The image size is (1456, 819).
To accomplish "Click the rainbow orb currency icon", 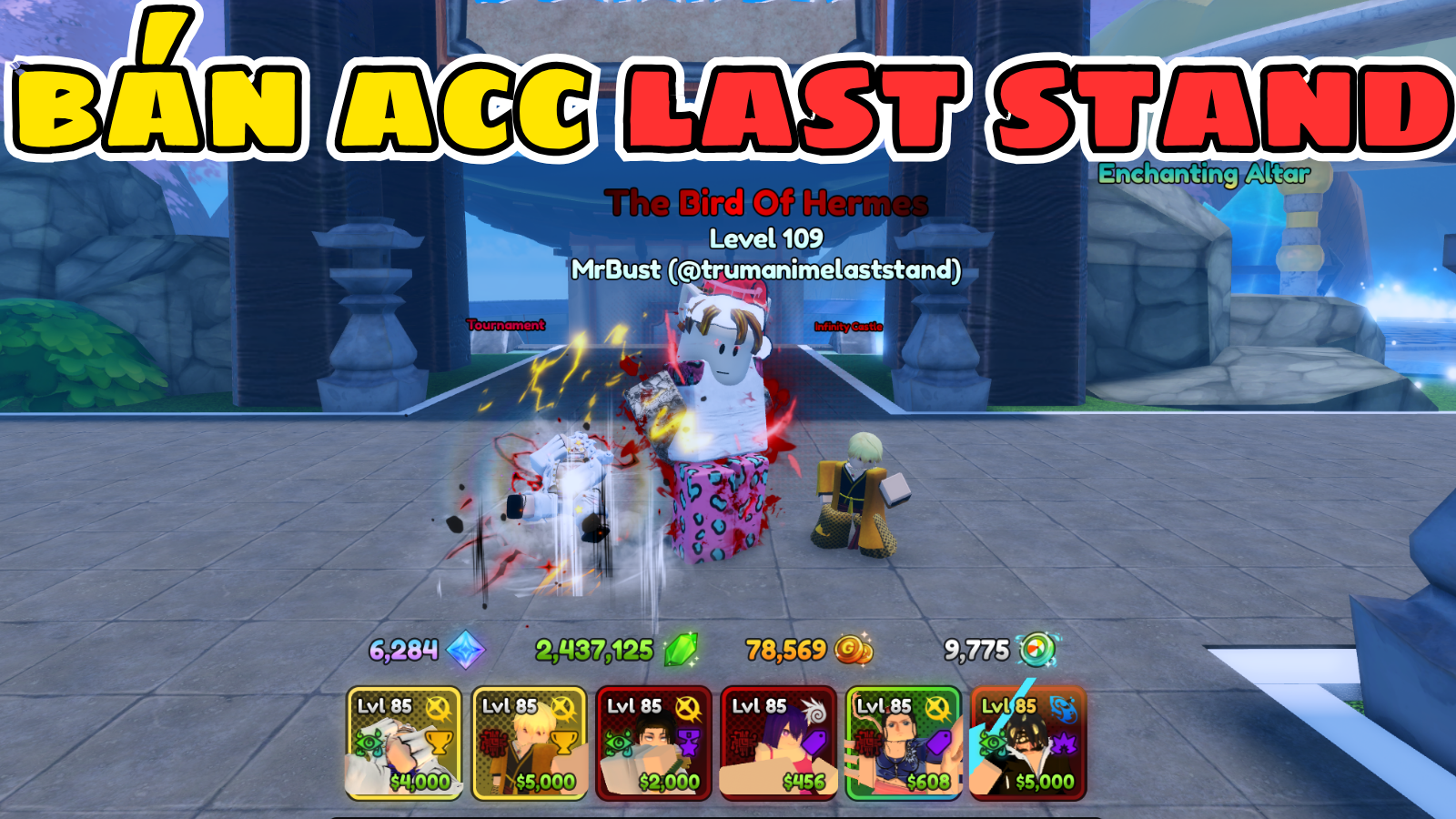I will pos(1036,649).
